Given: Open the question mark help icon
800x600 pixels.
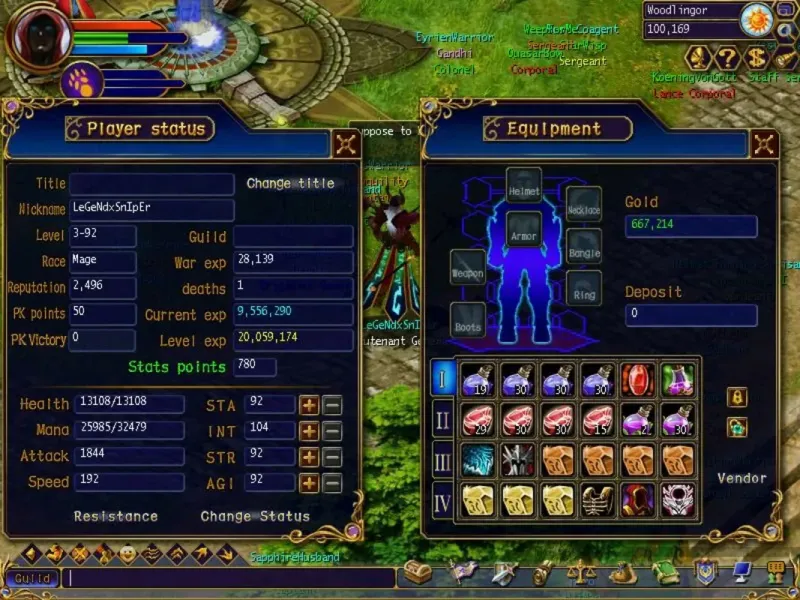Looking at the screenshot, I should 728,57.
